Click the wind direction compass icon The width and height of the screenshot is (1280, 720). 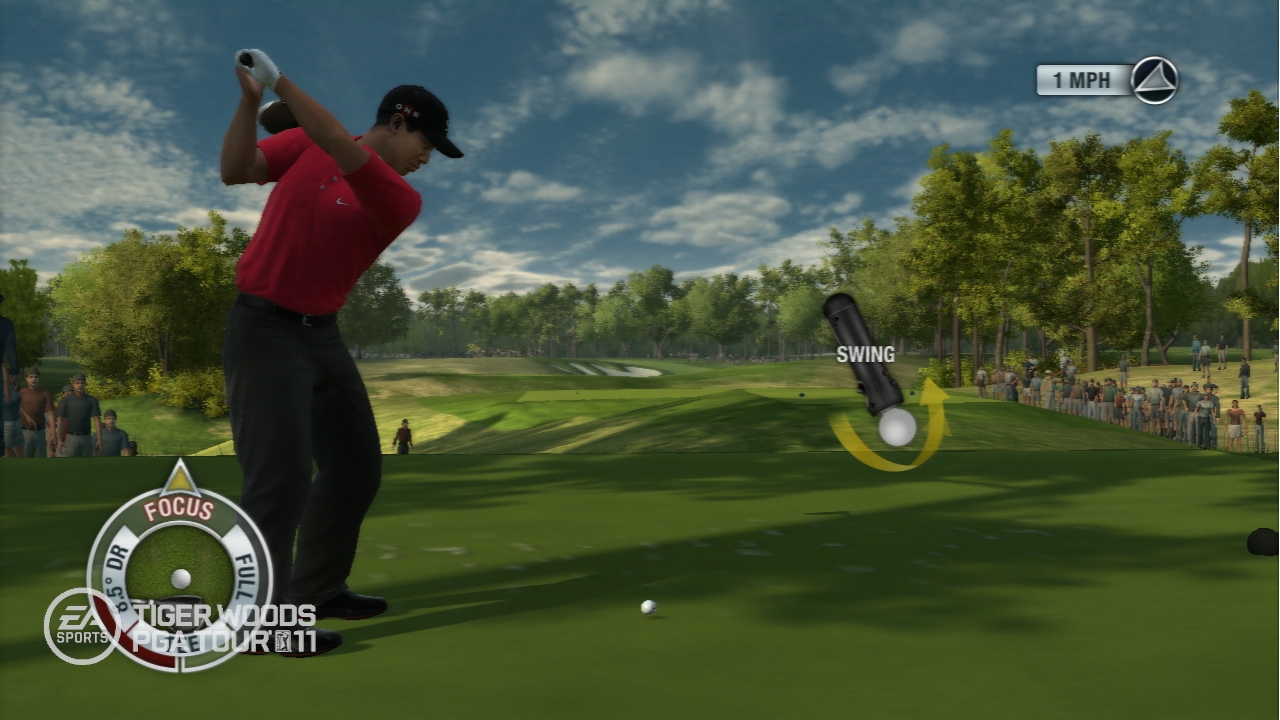(x=1154, y=80)
